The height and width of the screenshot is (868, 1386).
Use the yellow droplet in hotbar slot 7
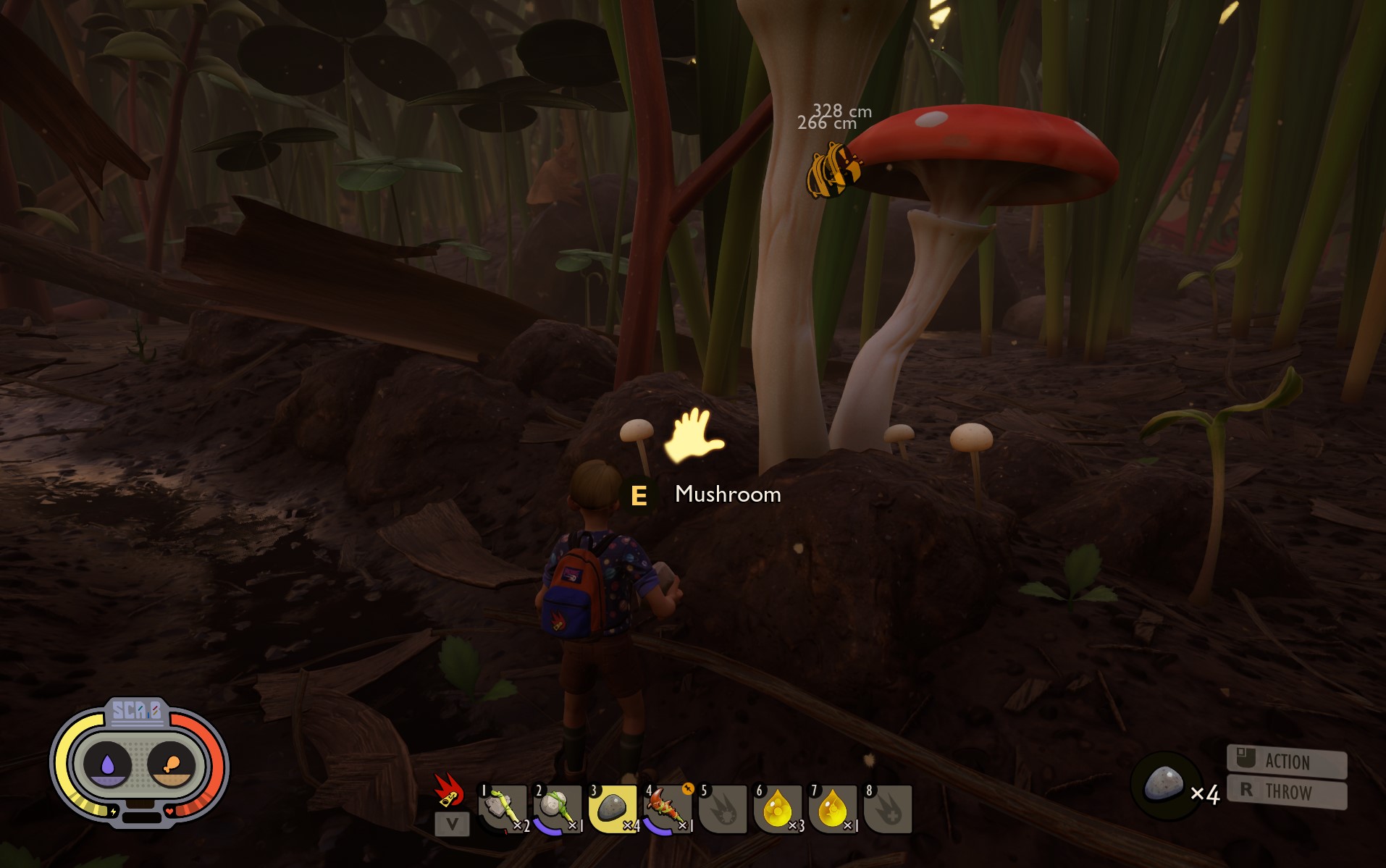tap(832, 808)
